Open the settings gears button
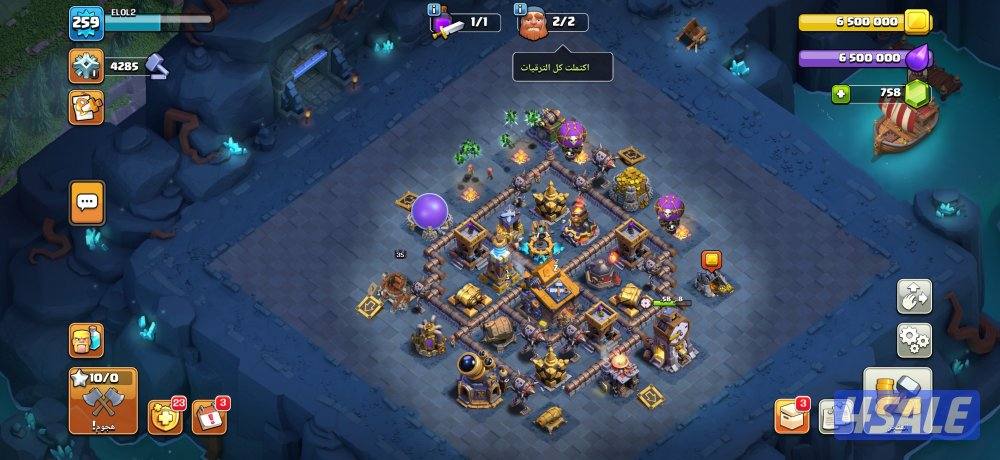1000x460 pixels. pos(913,340)
